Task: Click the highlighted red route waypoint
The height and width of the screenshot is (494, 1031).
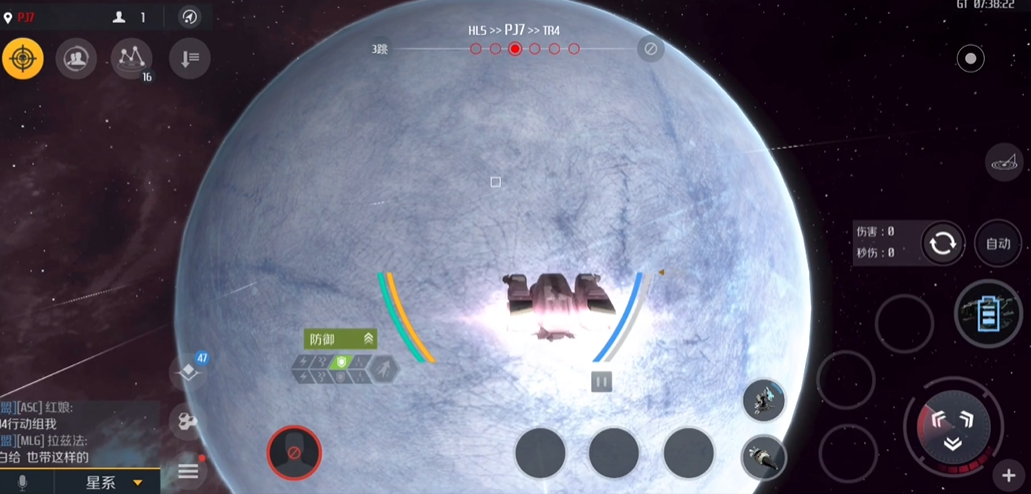Action: coord(515,48)
